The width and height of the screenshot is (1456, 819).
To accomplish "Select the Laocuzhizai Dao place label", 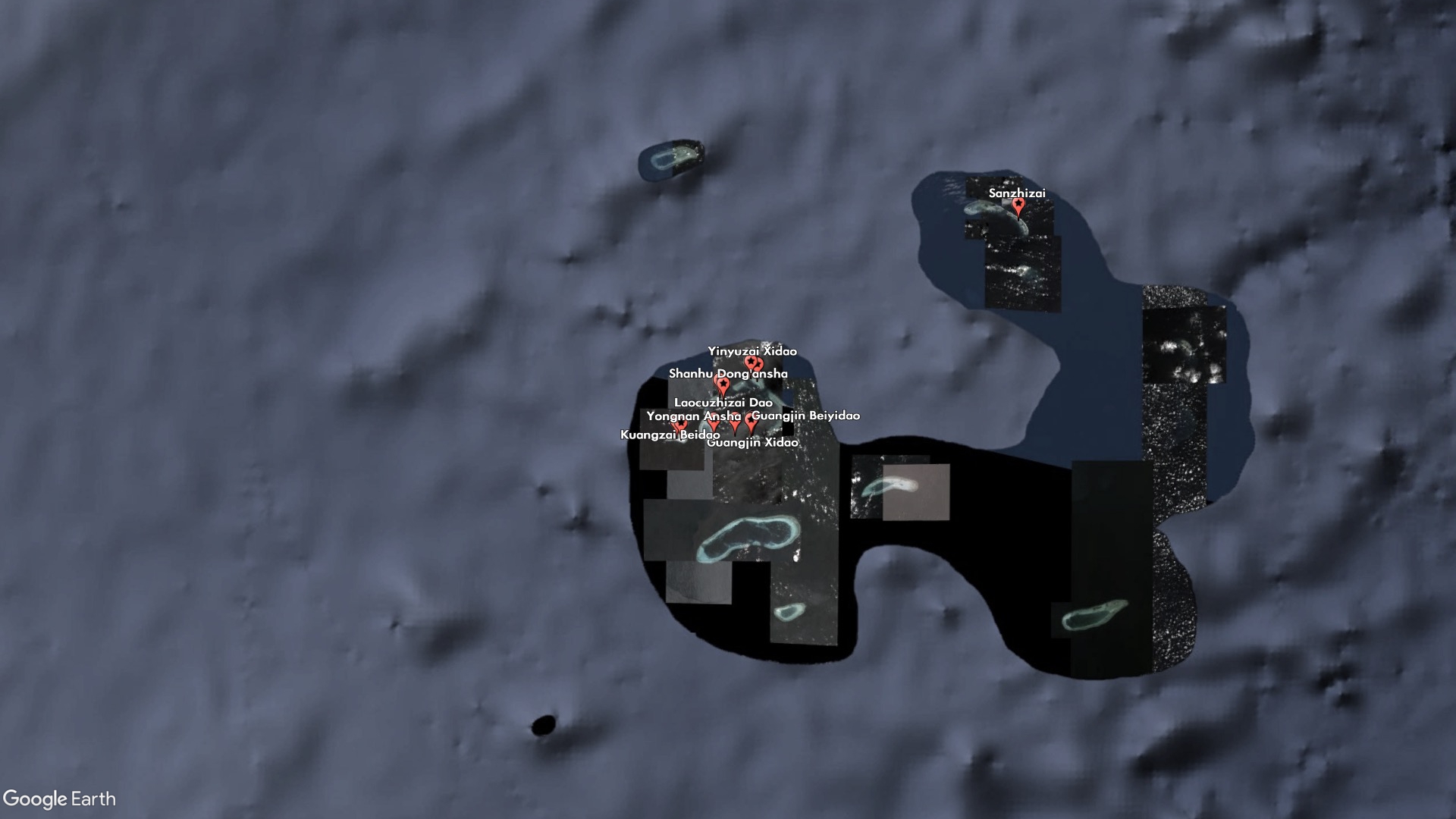I will pos(723,403).
